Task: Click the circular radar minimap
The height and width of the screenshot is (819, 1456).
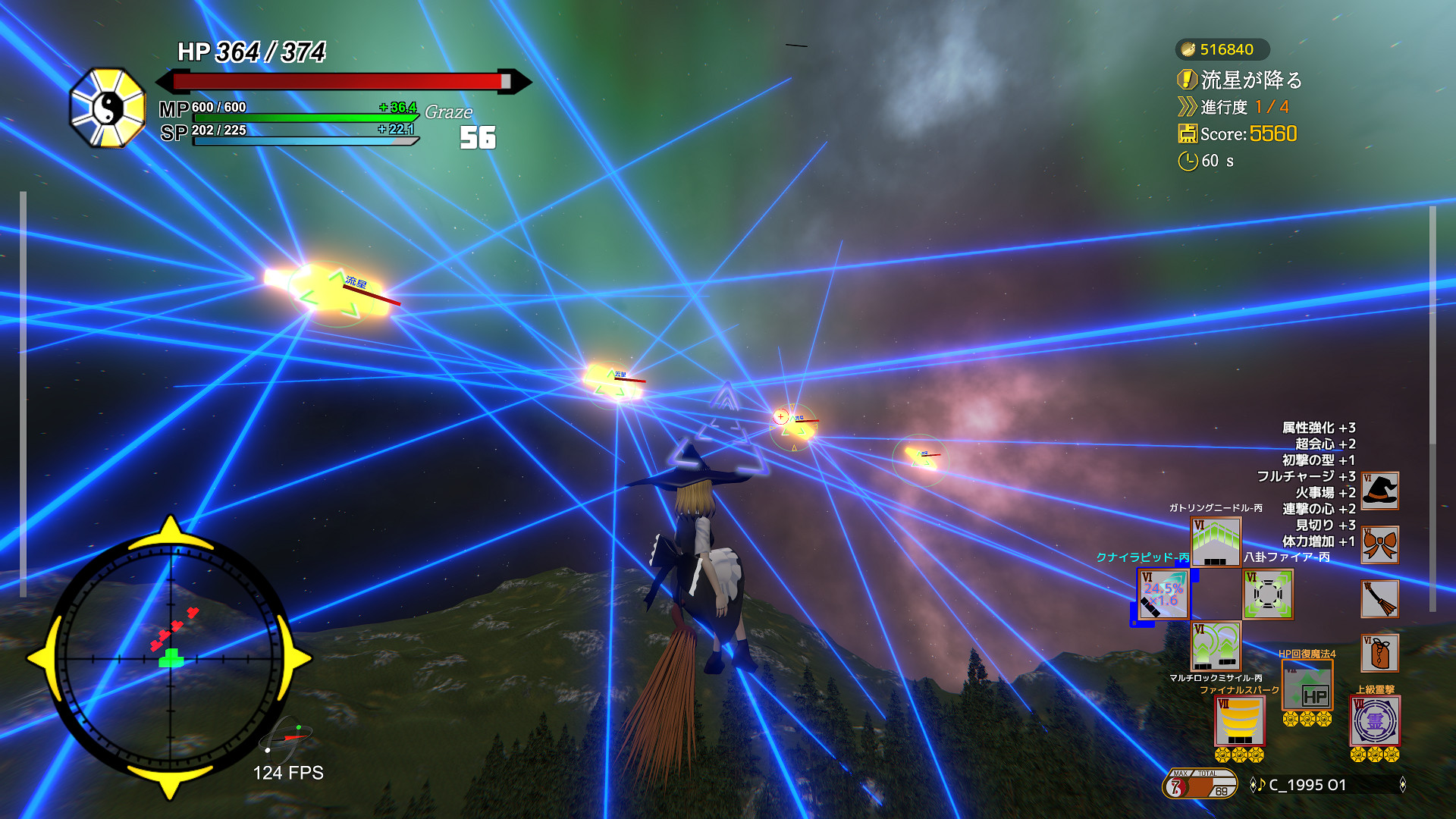Action: [171, 660]
